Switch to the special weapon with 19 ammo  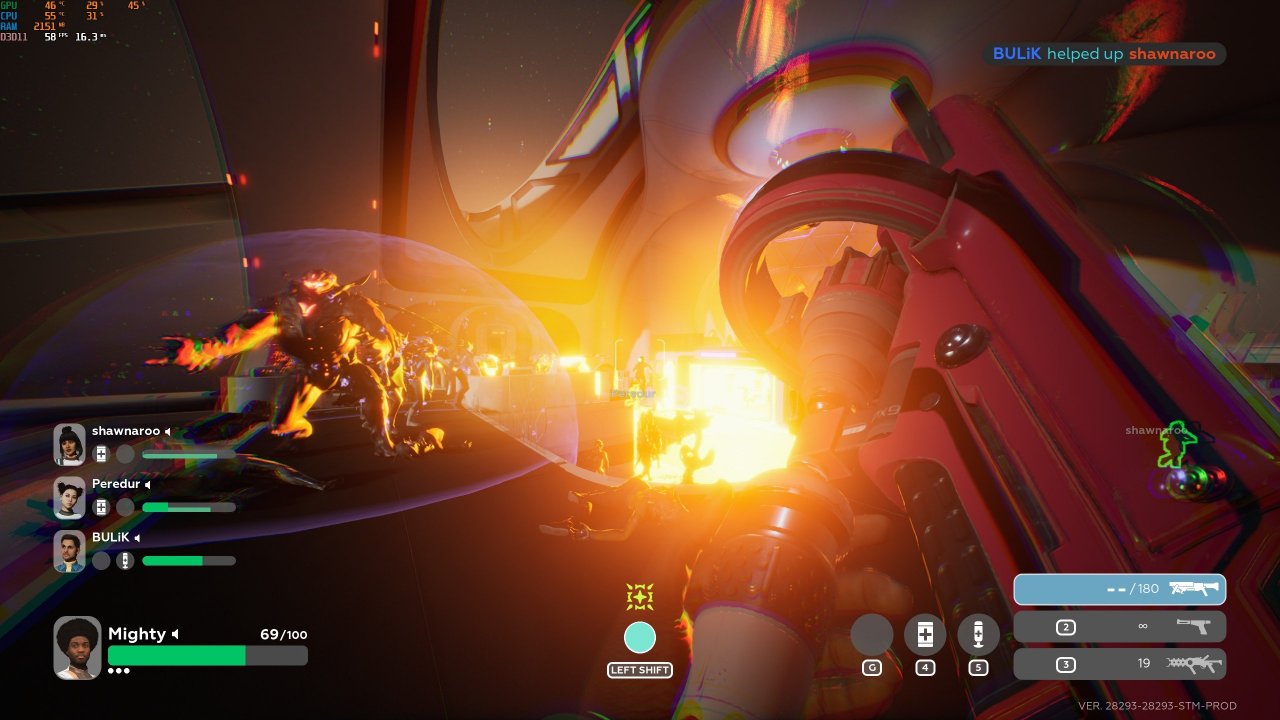click(1120, 664)
